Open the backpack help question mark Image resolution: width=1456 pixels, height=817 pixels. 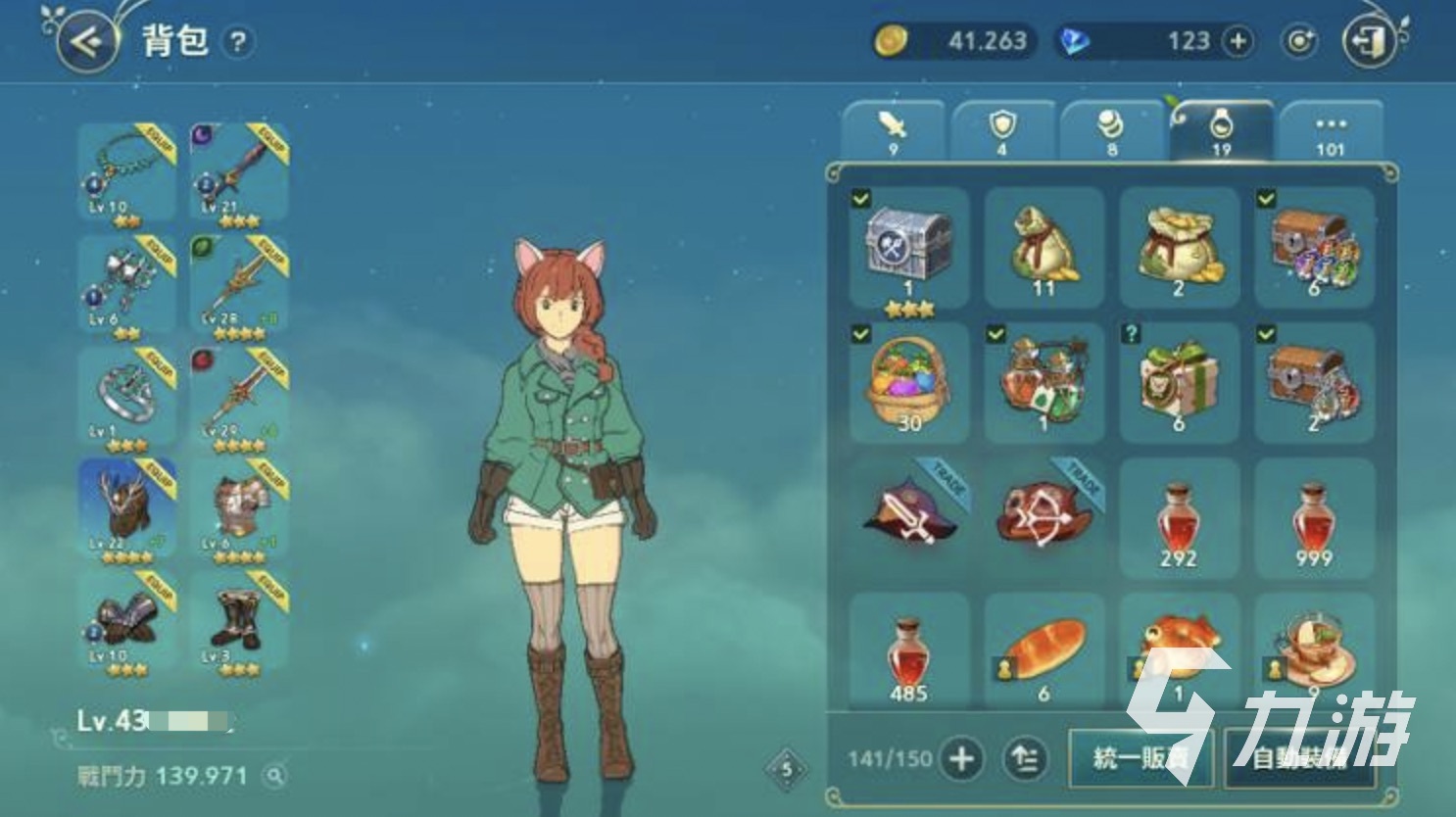pyautogui.click(x=238, y=42)
